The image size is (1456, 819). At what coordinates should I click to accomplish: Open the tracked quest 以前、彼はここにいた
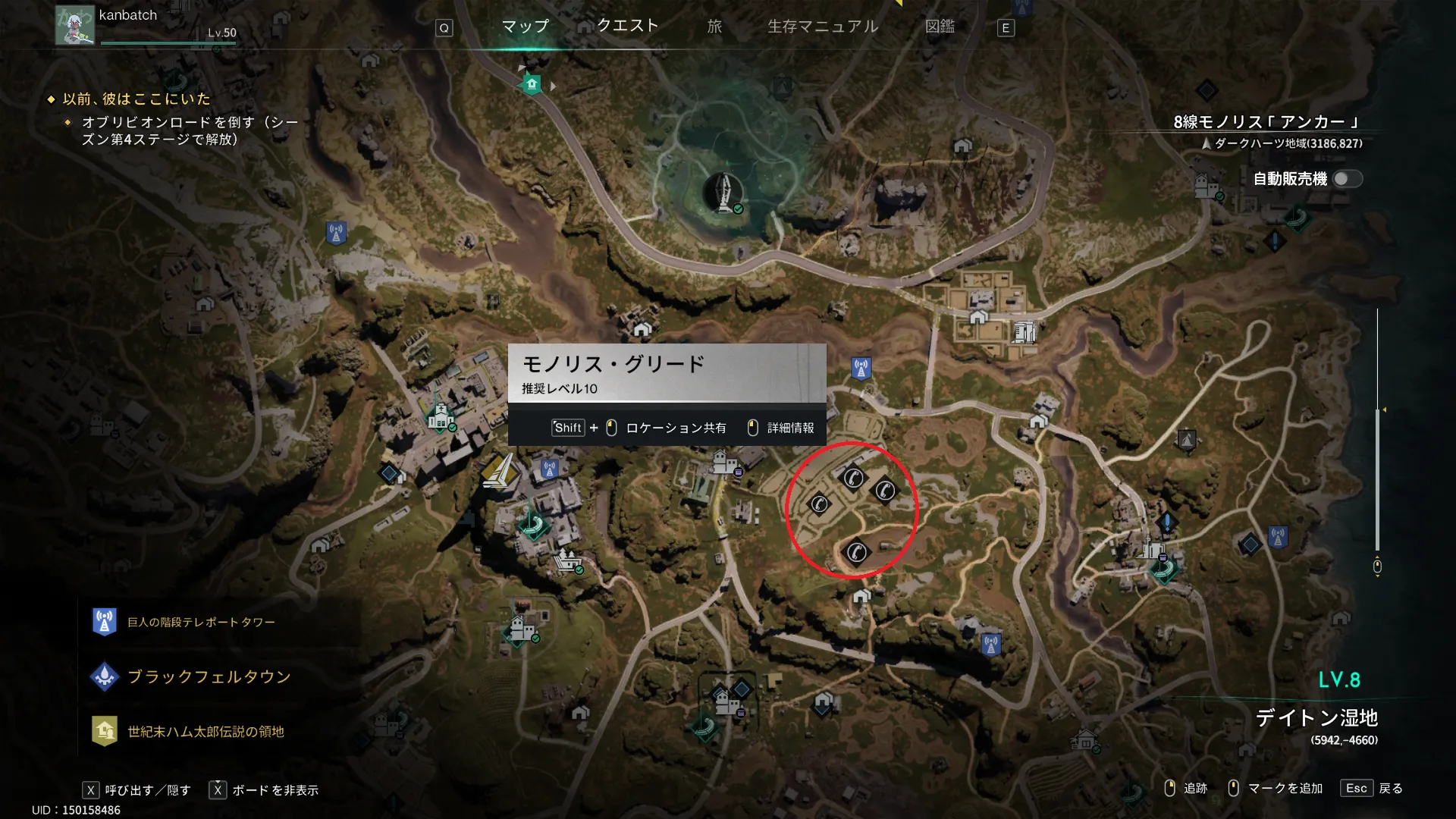coord(136,99)
